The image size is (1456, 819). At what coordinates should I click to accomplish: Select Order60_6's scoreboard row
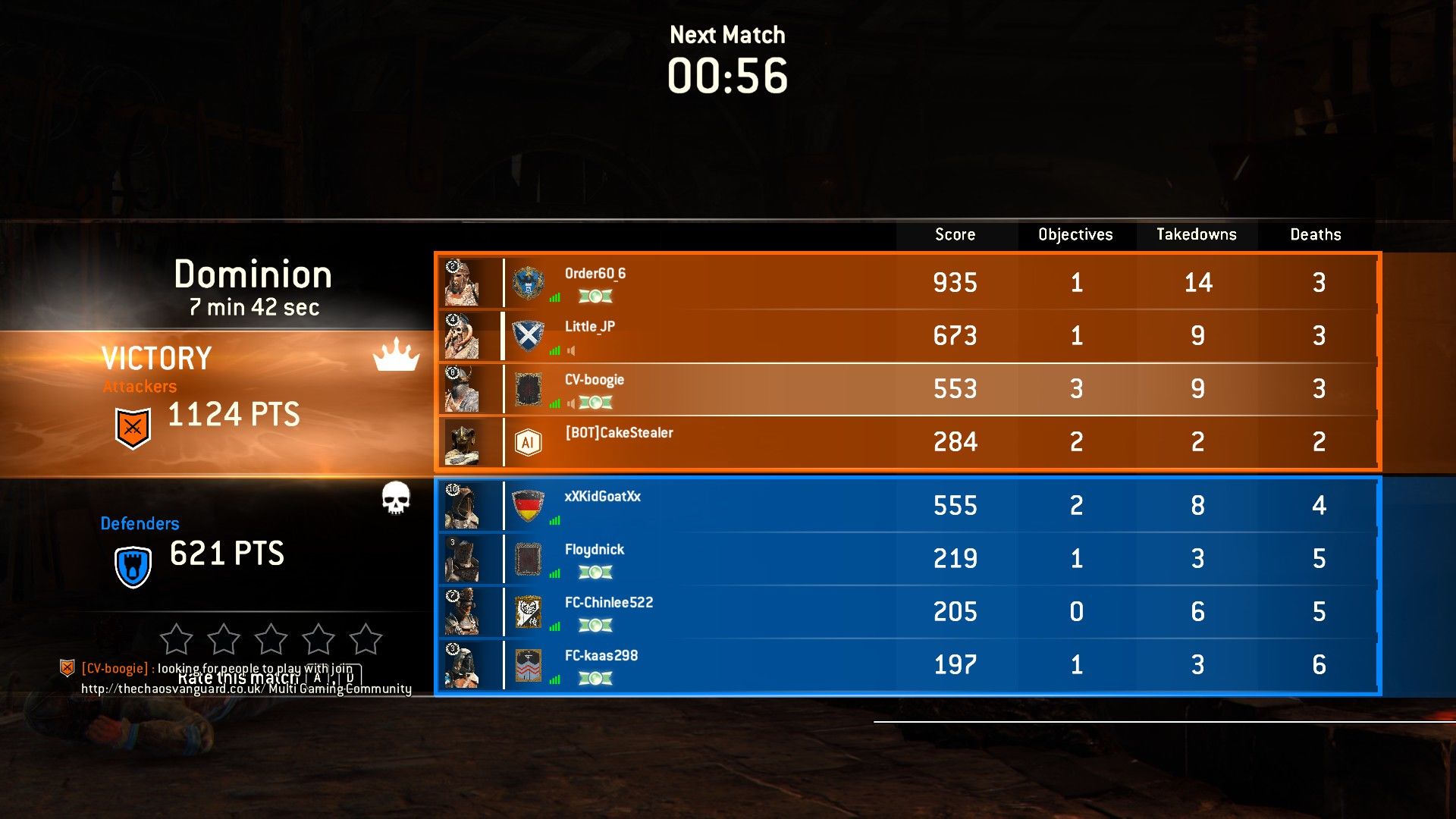click(x=906, y=282)
